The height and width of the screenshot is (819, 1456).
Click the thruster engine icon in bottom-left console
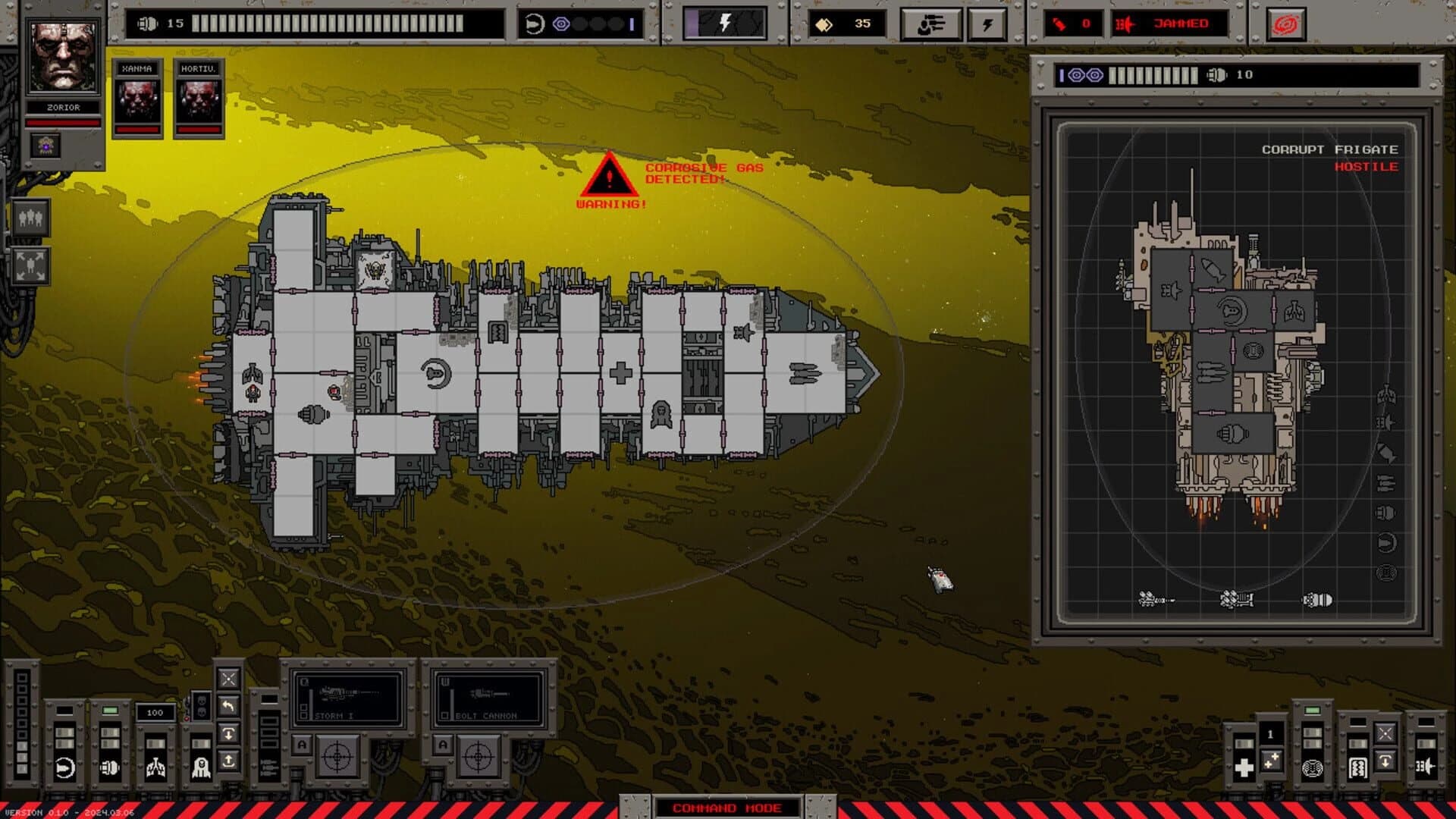tap(64, 766)
